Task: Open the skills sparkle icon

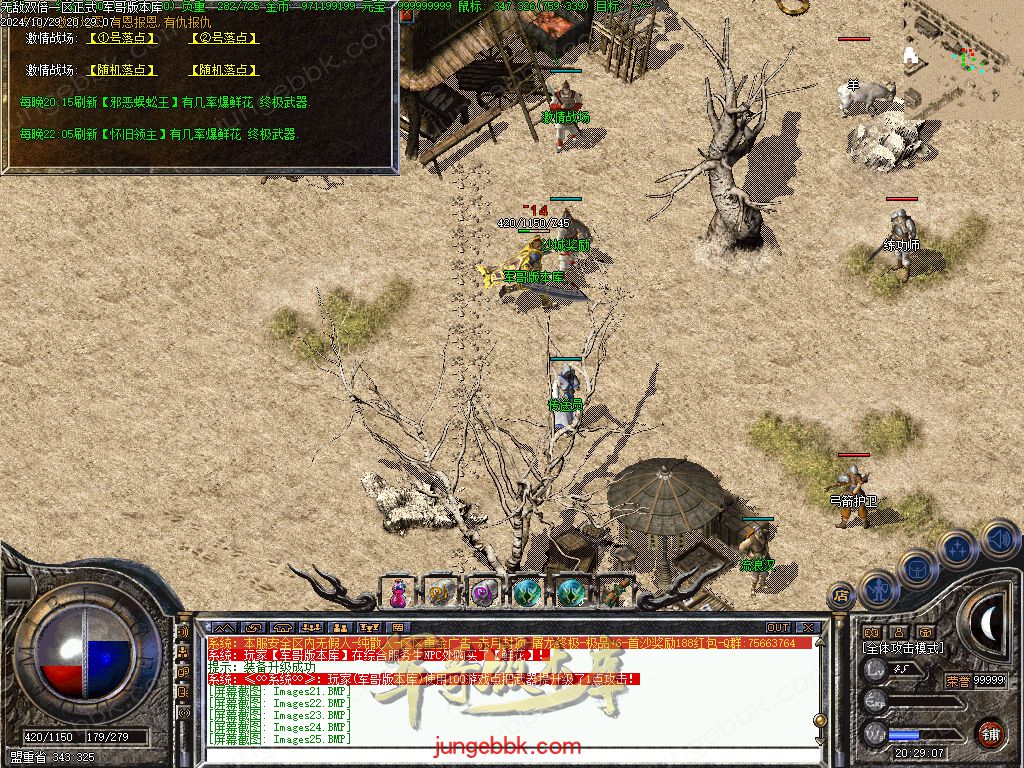Action: pyautogui.click(x=958, y=549)
